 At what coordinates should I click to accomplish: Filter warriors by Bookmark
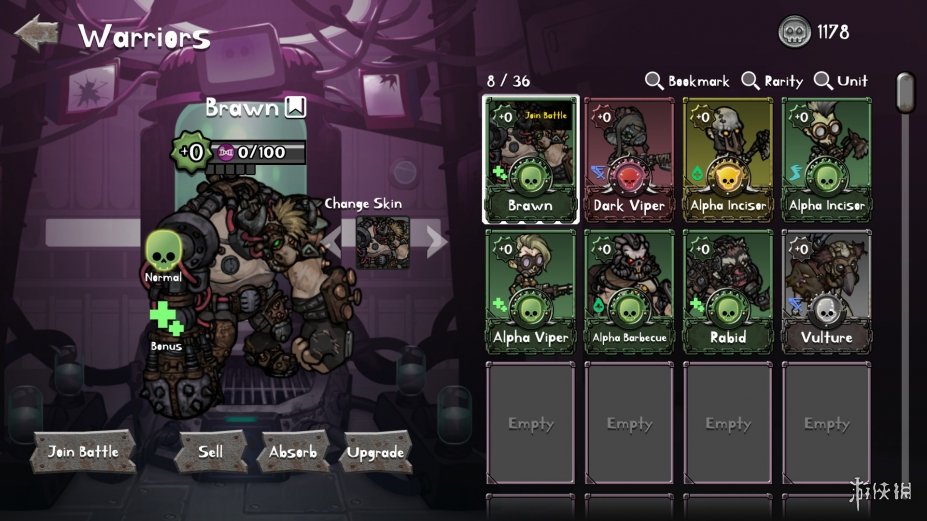687,81
